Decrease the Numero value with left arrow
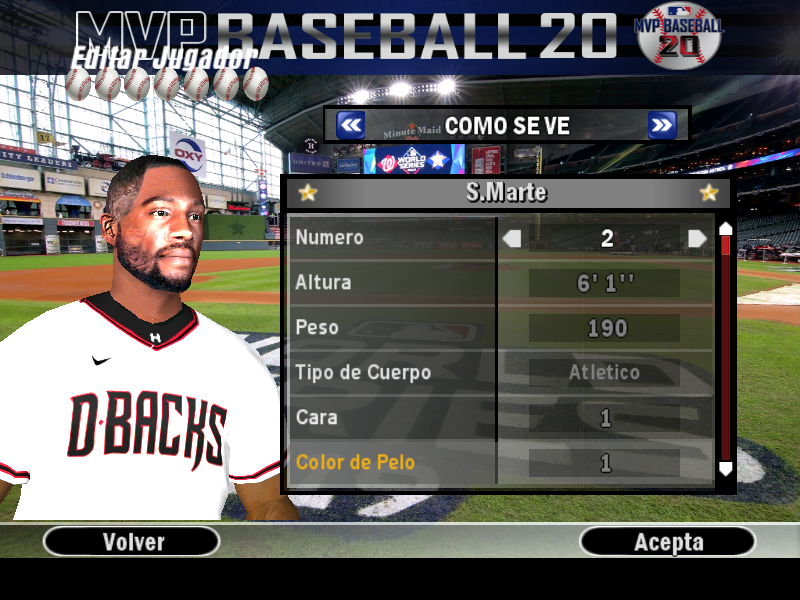Viewport: 800px width, 600px height. (x=512, y=238)
